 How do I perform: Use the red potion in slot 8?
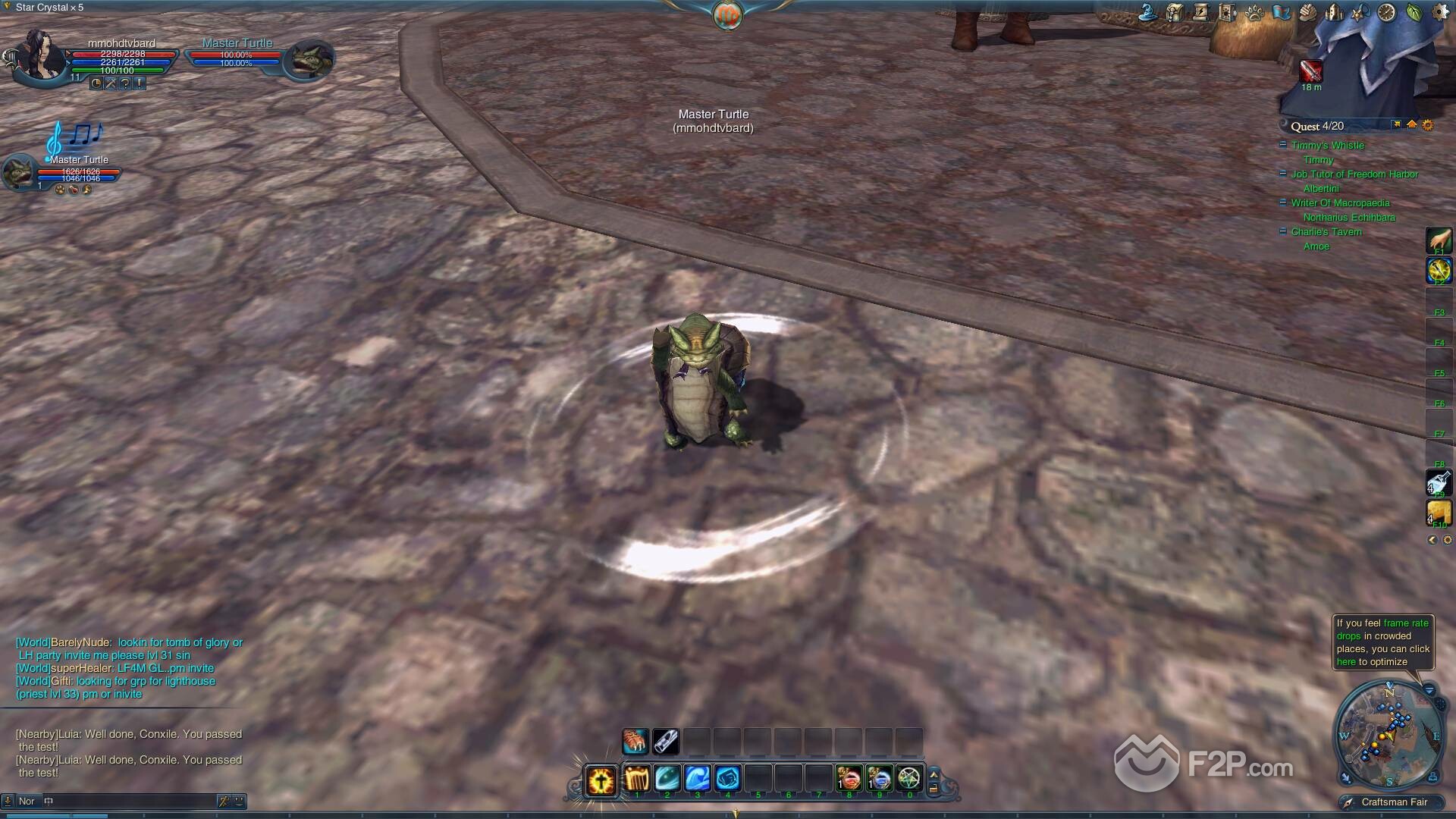click(x=849, y=778)
